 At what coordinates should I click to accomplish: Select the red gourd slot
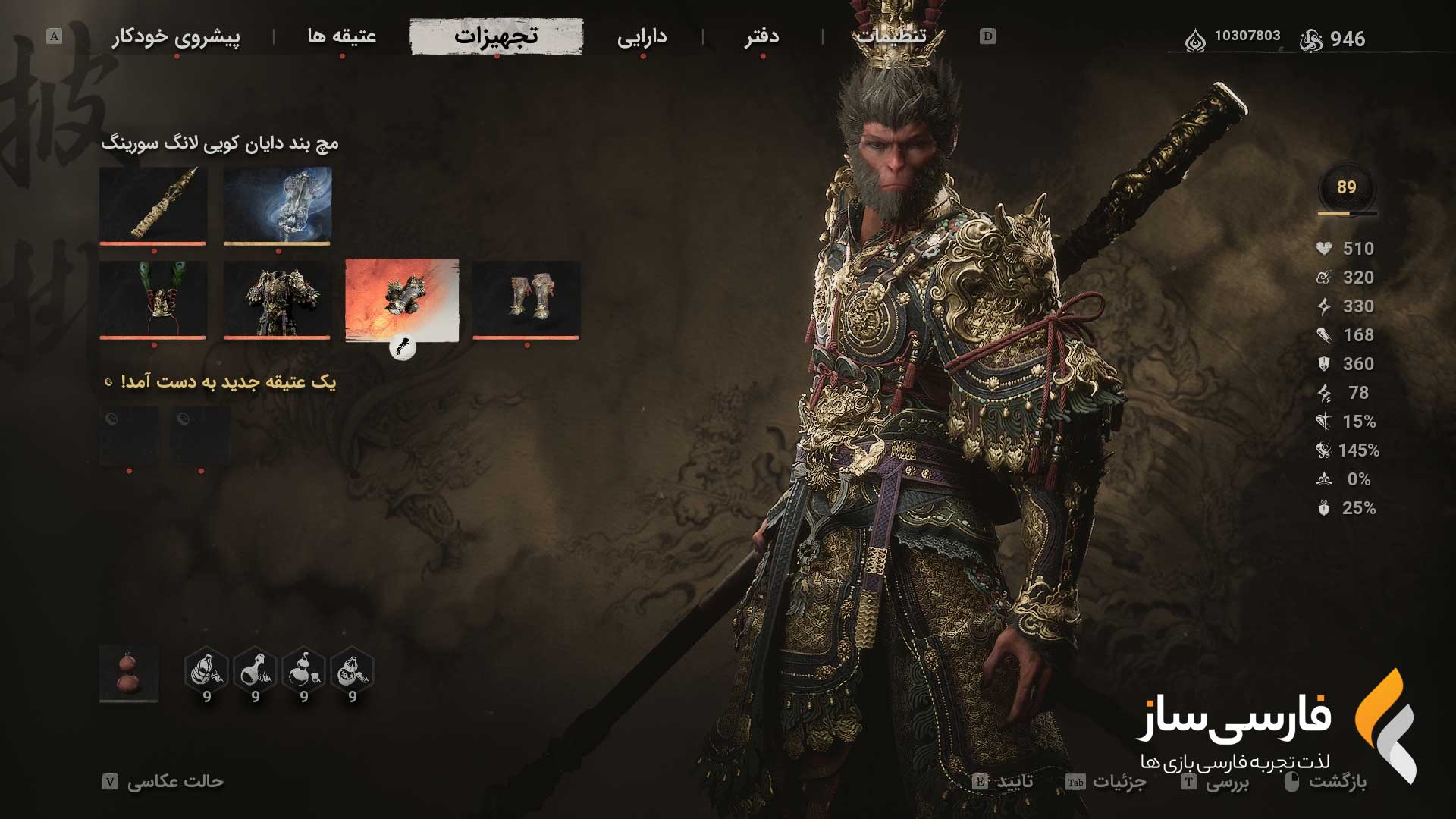click(x=129, y=673)
